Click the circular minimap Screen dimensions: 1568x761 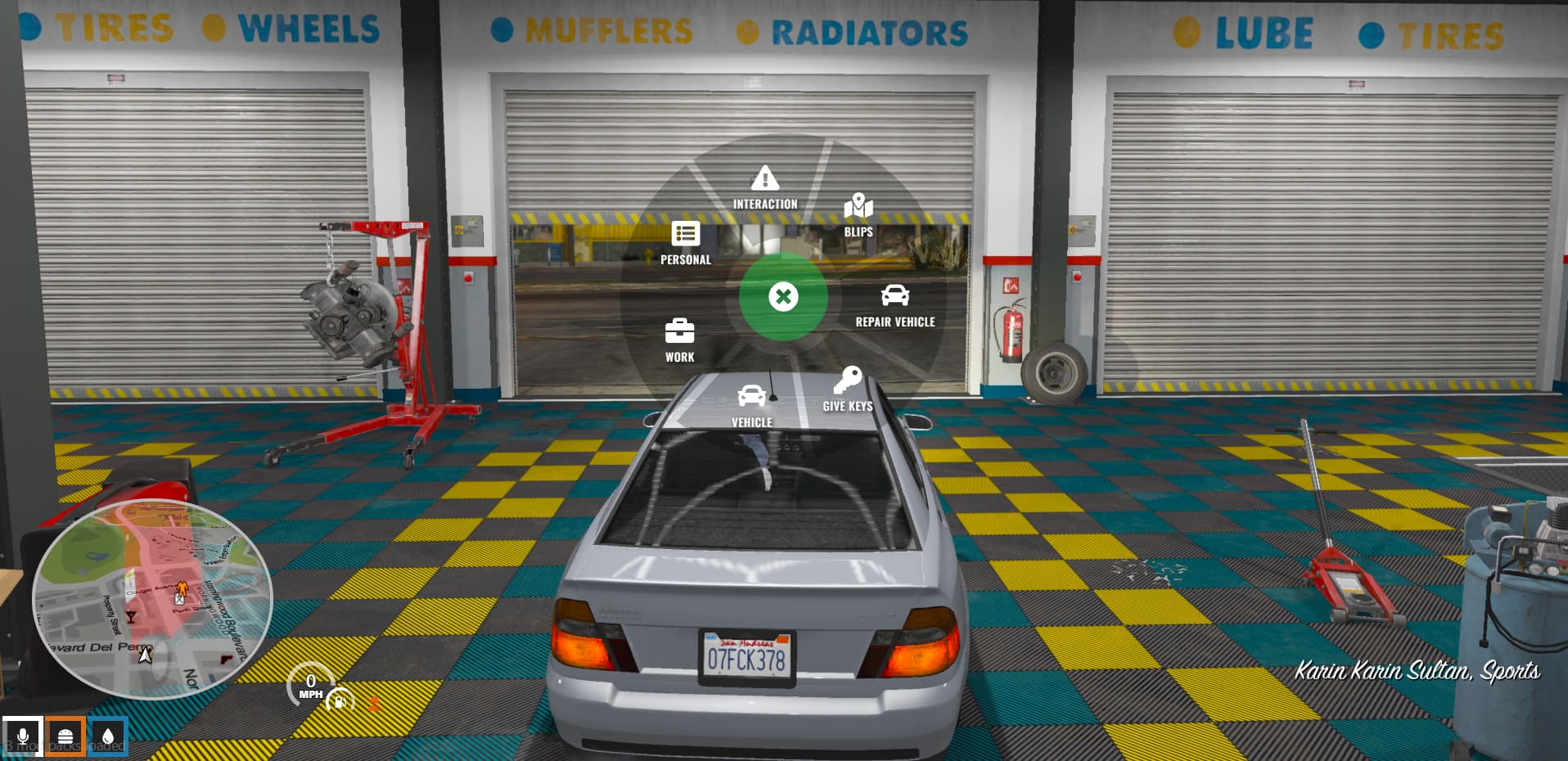click(x=151, y=598)
